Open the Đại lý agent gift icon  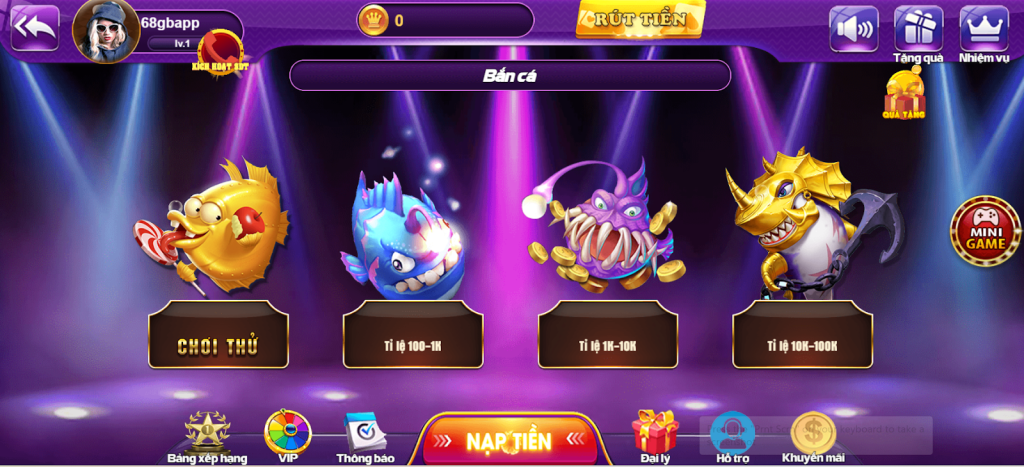click(655, 434)
